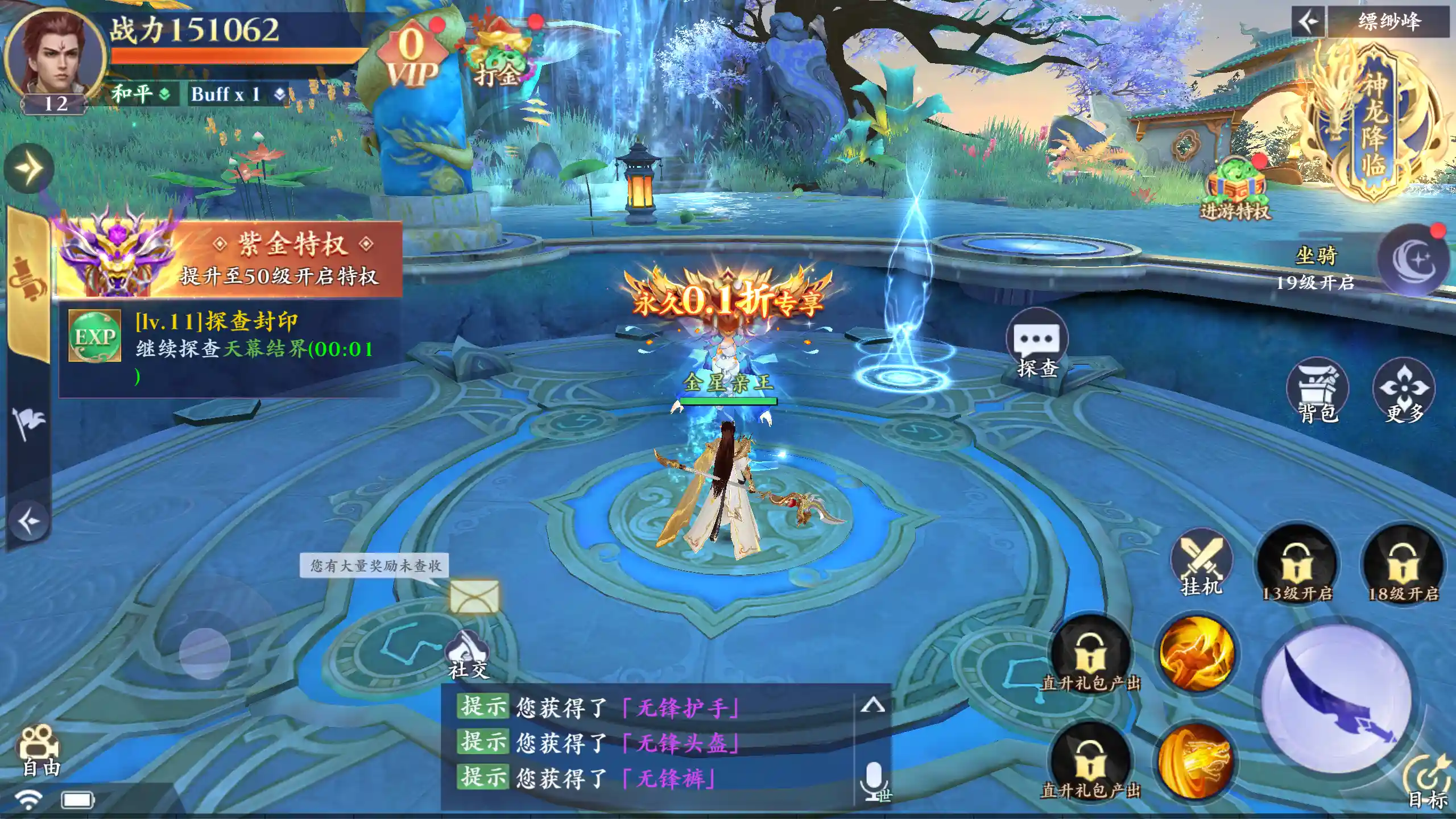This screenshot has height=819, width=1456.
Task: Expand the chat log with the up arrow
Action: point(872,706)
